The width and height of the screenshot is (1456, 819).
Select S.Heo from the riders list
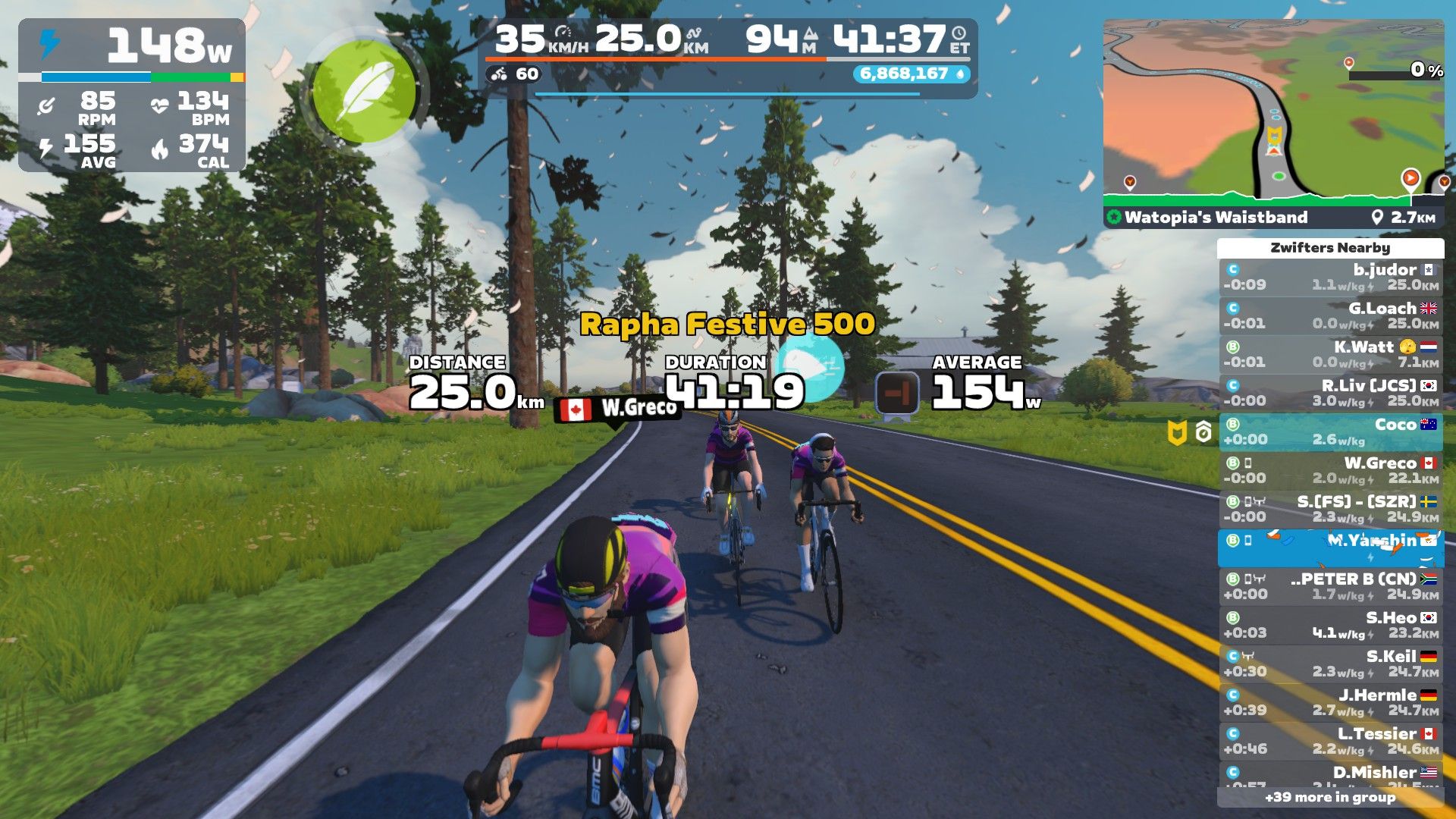point(1331,626)
